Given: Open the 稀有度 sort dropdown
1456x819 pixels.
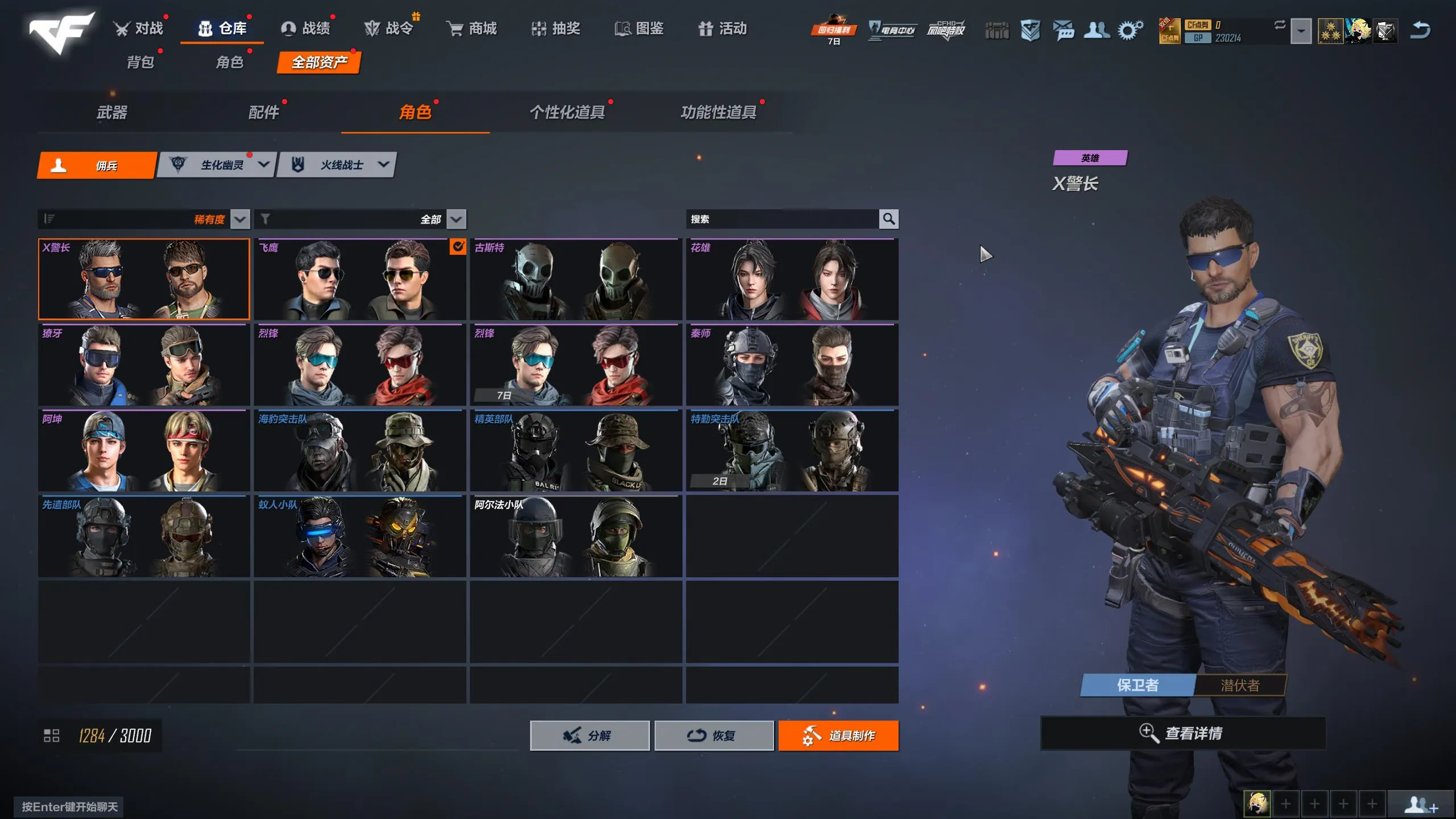Looking at the screenshot, I should pos(240,219).
